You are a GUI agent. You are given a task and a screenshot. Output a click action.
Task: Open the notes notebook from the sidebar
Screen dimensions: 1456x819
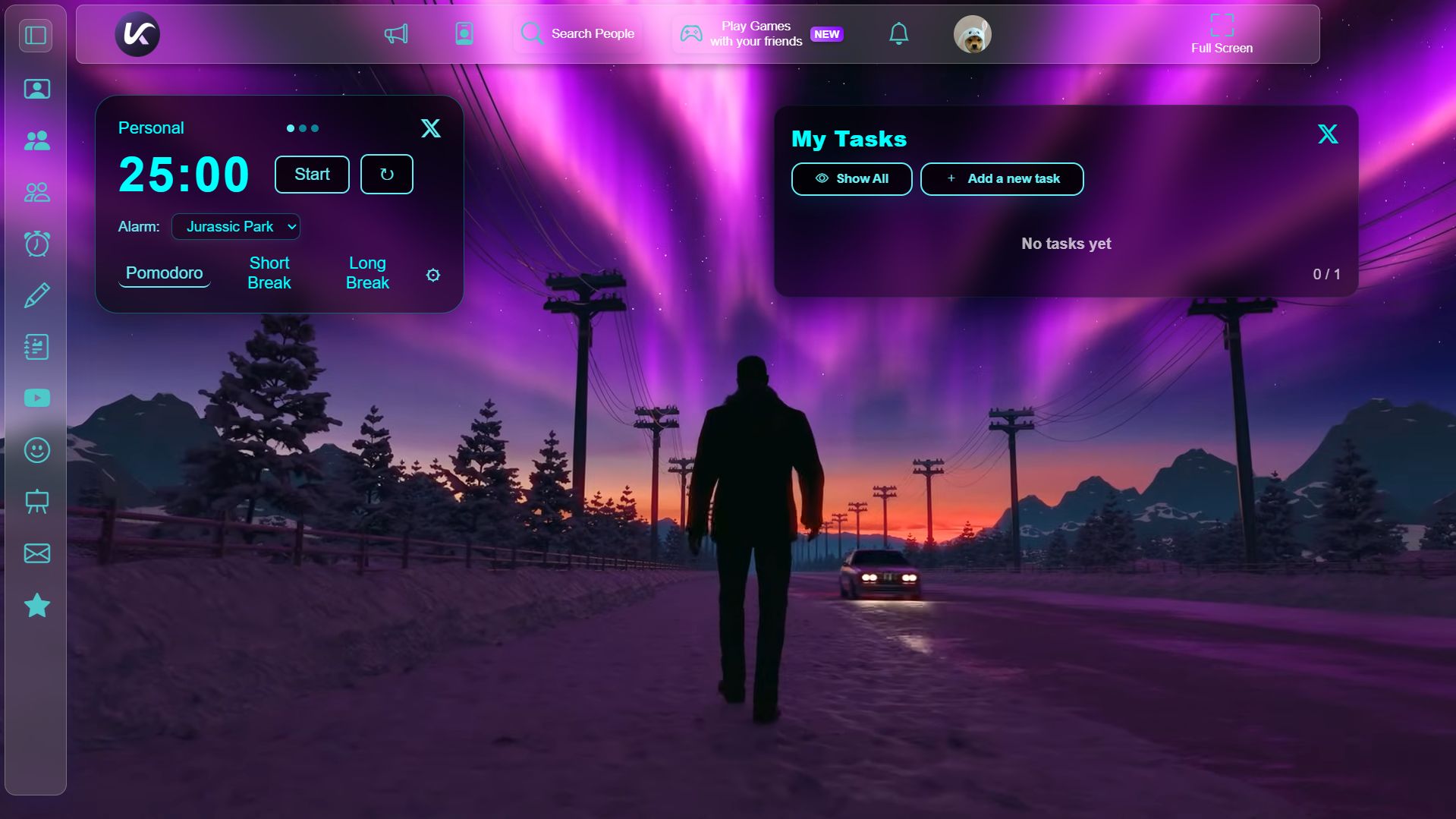click(x=36, y=347)
